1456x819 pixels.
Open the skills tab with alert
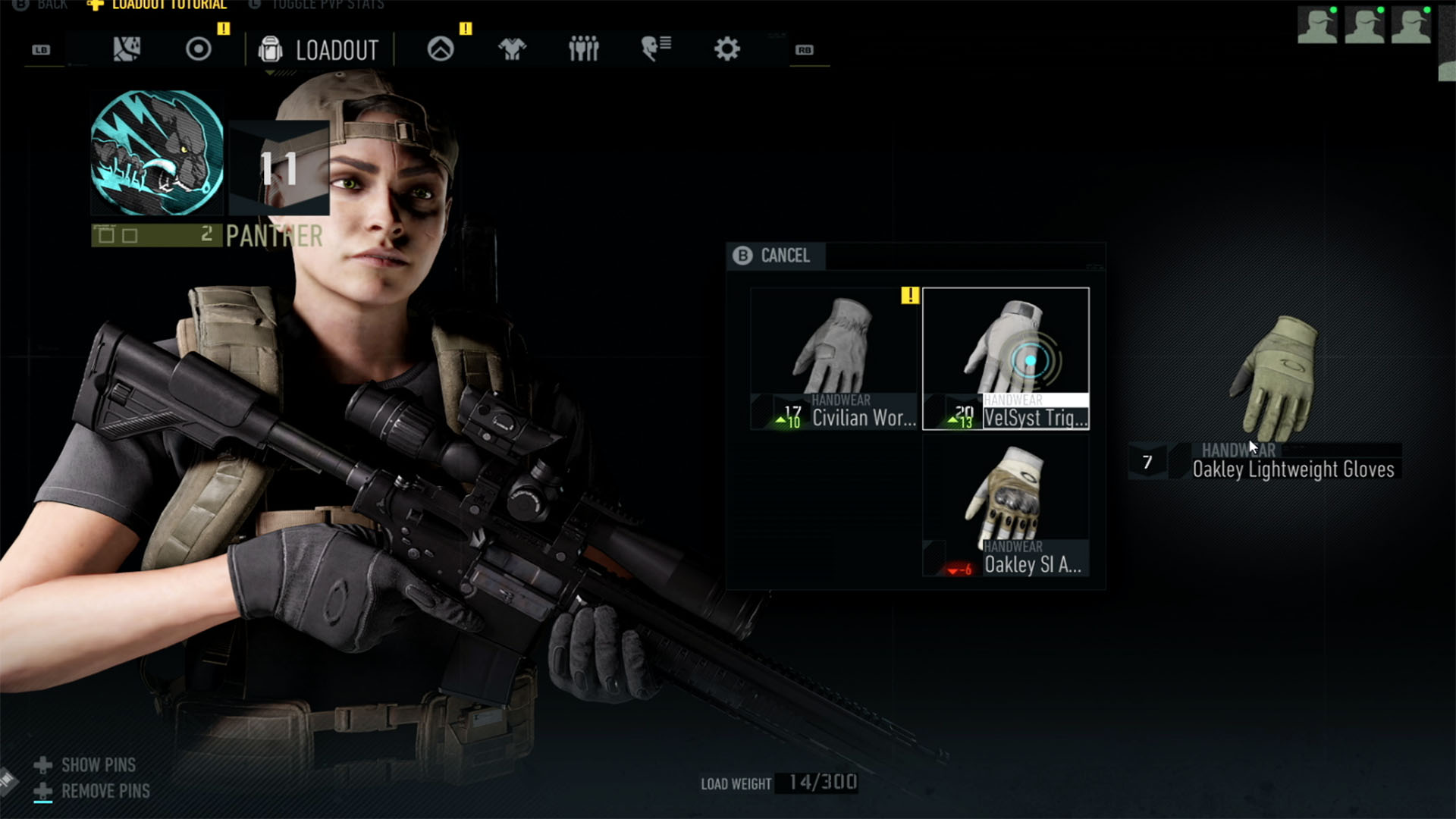tap(441, 50)
